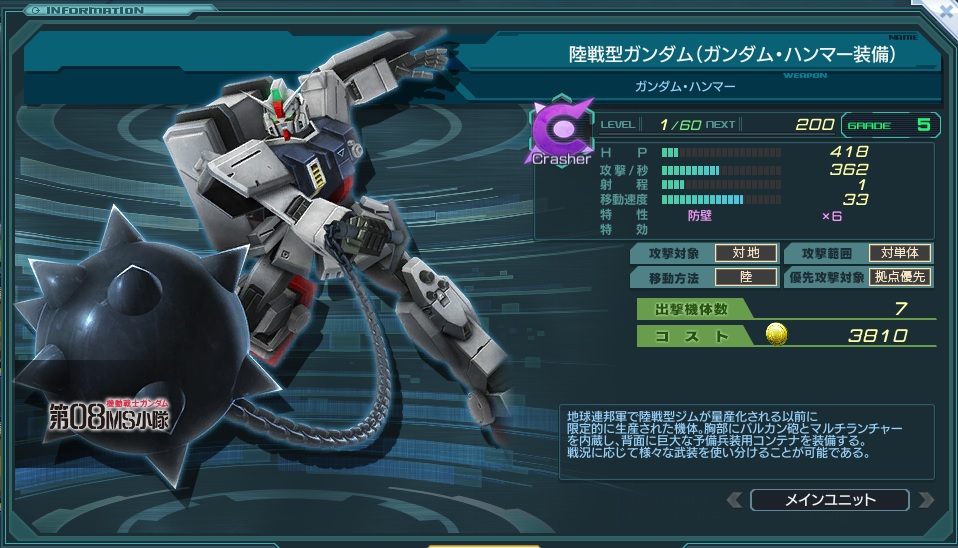Go to the previous unit with the left arrow

pyautogui.click(x=735, y=500)
